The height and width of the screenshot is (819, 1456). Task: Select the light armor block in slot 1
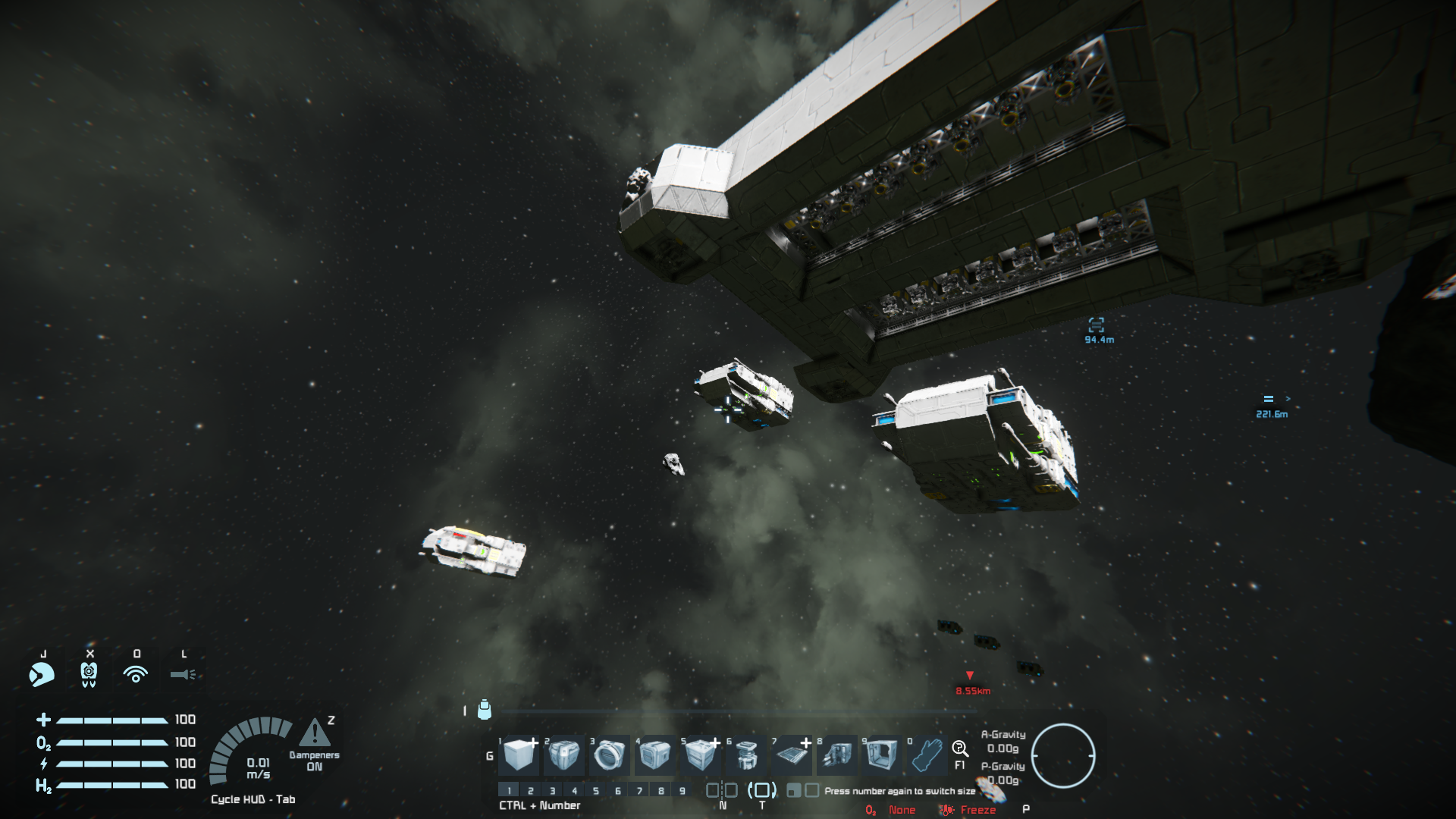(519, 755)
